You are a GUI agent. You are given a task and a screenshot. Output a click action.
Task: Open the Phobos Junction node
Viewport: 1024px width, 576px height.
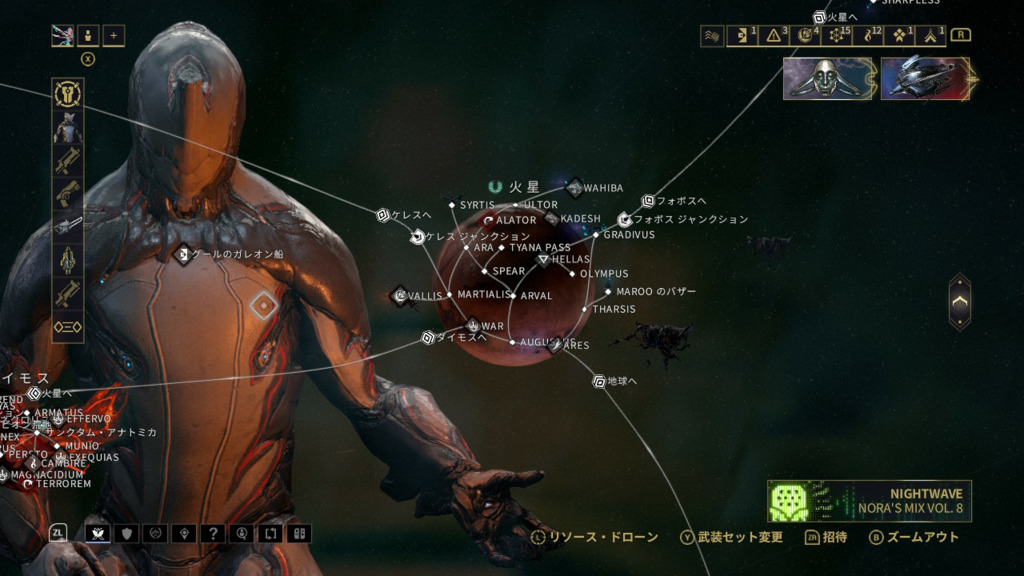[x=625, y=219]
